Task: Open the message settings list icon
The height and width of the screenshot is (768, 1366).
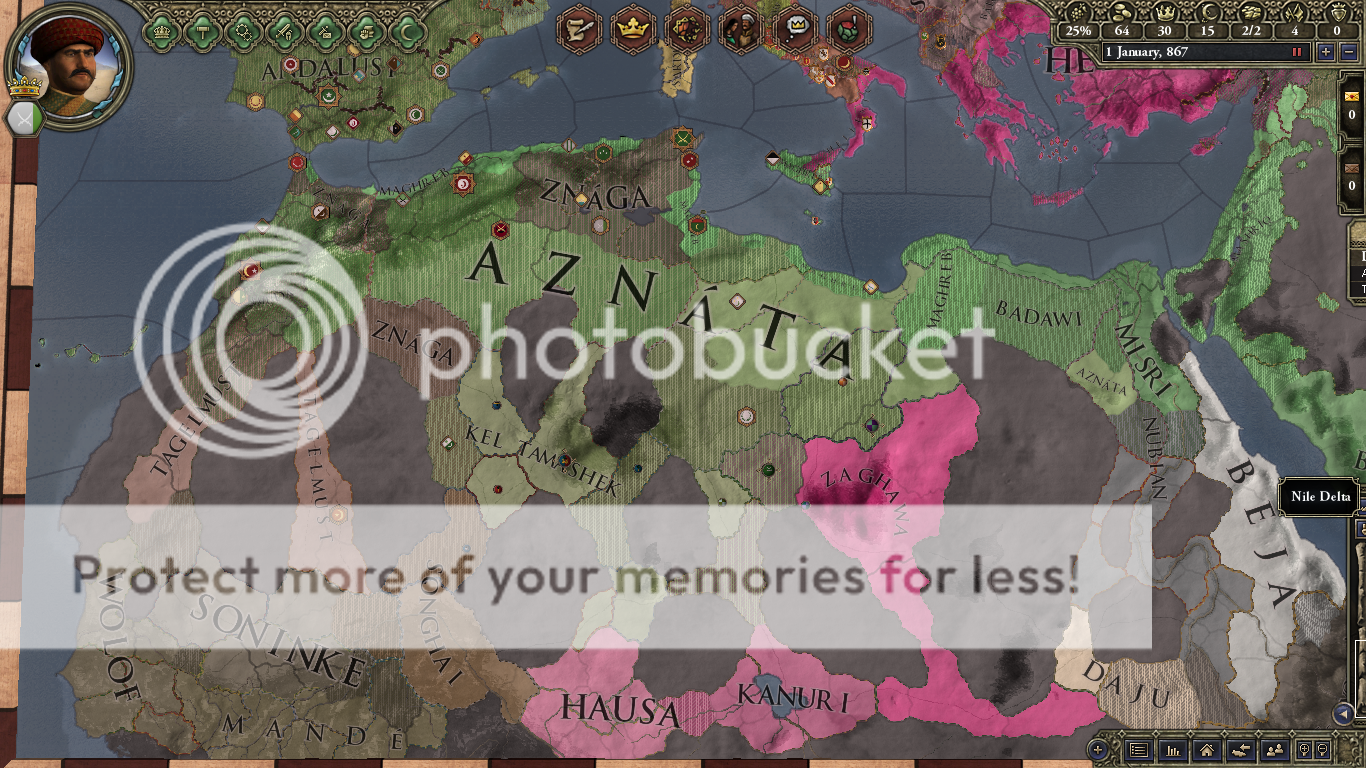Action: (1138, 750)
